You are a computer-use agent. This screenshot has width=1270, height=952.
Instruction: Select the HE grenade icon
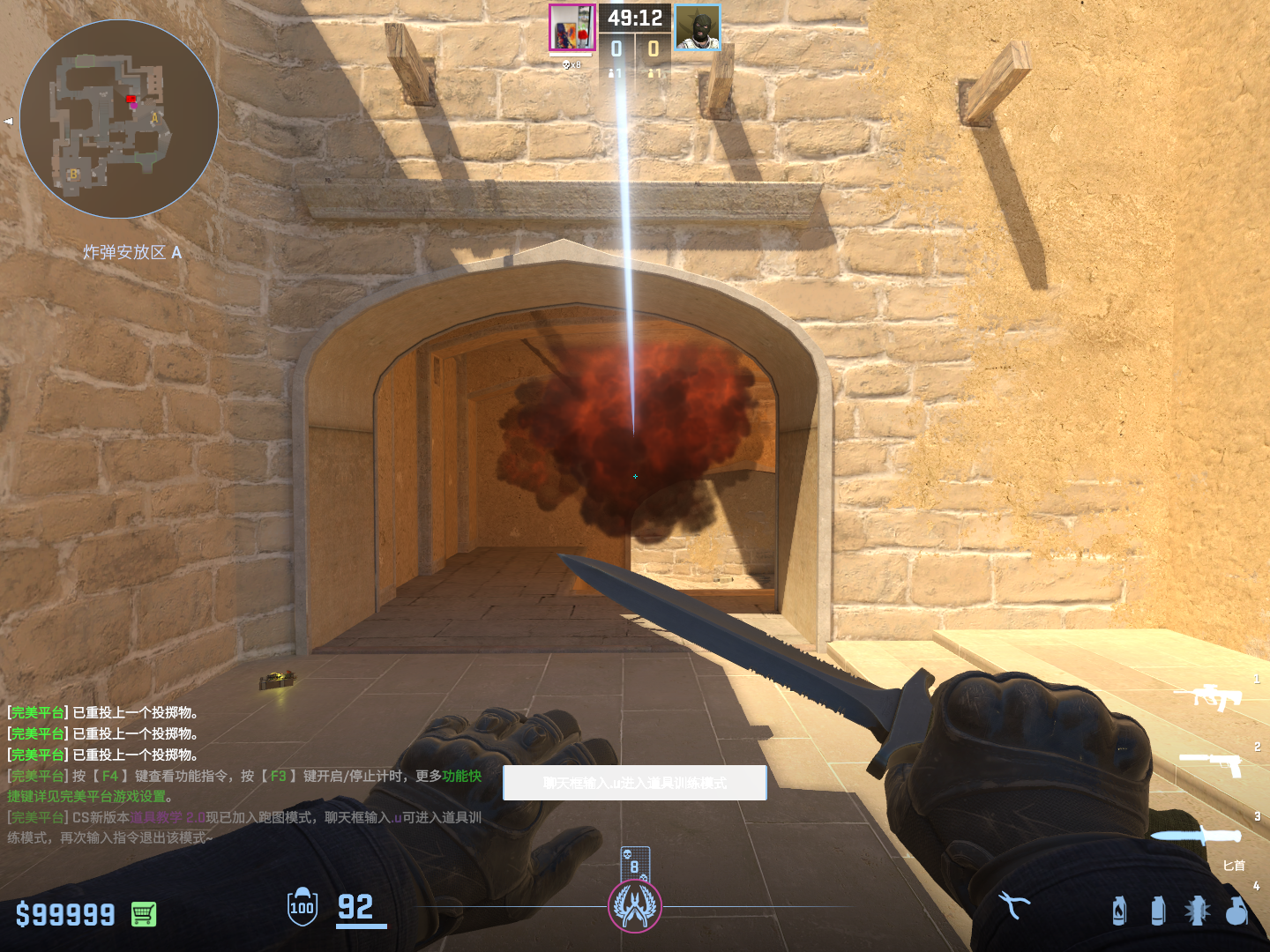click(1236, 911)
